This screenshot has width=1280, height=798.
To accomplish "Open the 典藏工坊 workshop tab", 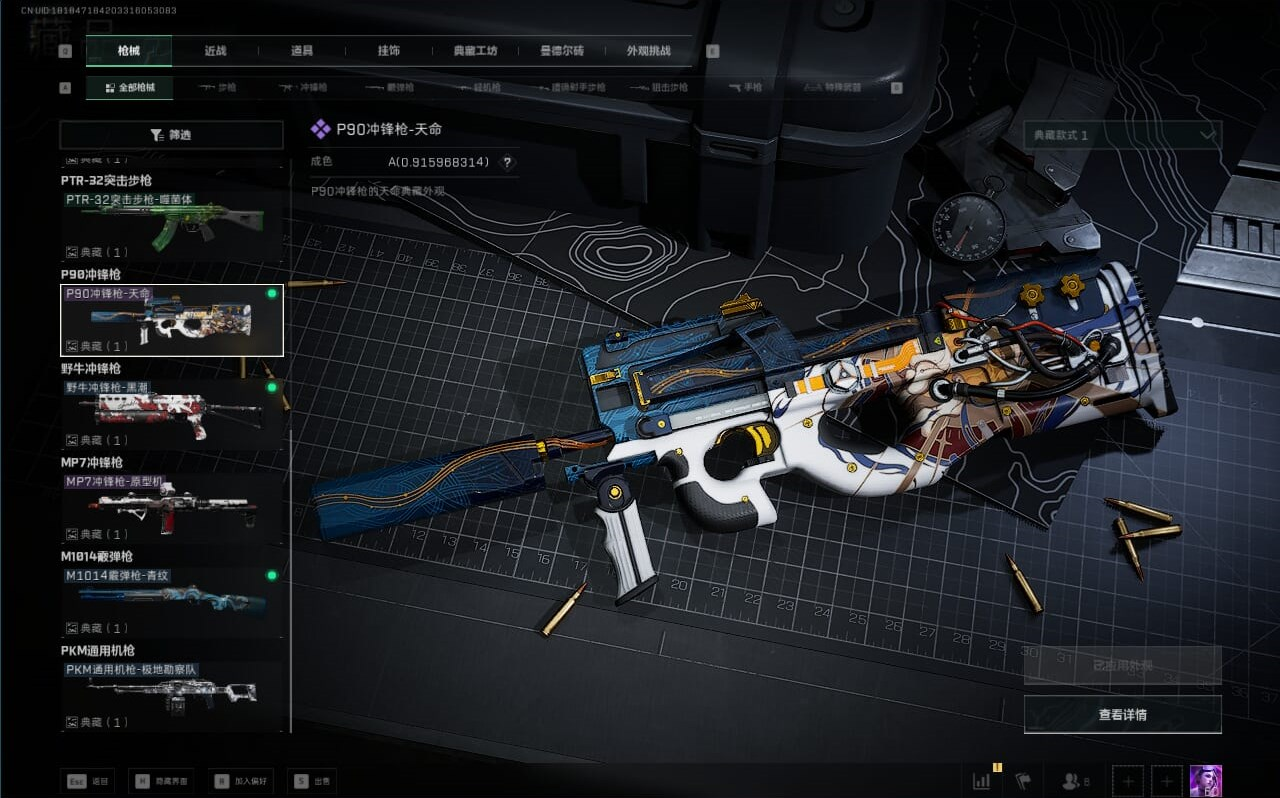I will coord(475,51).
